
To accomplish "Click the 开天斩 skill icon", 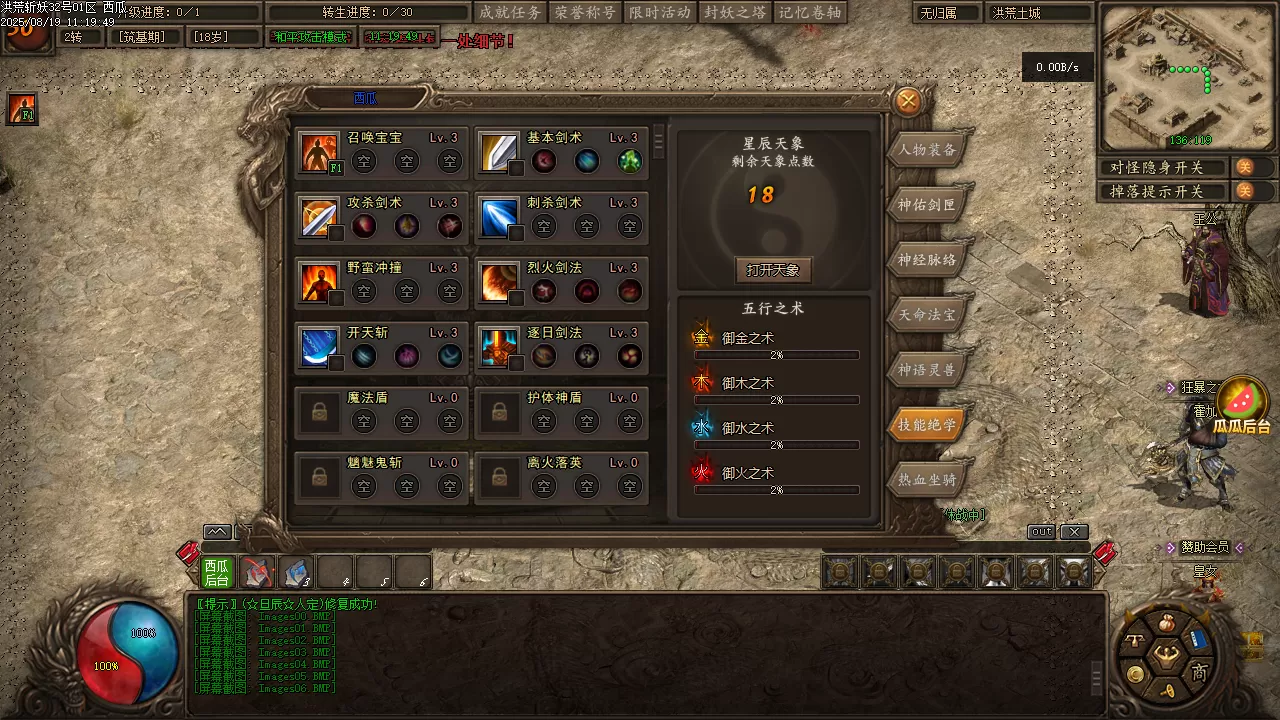I will tap(319, 346).
